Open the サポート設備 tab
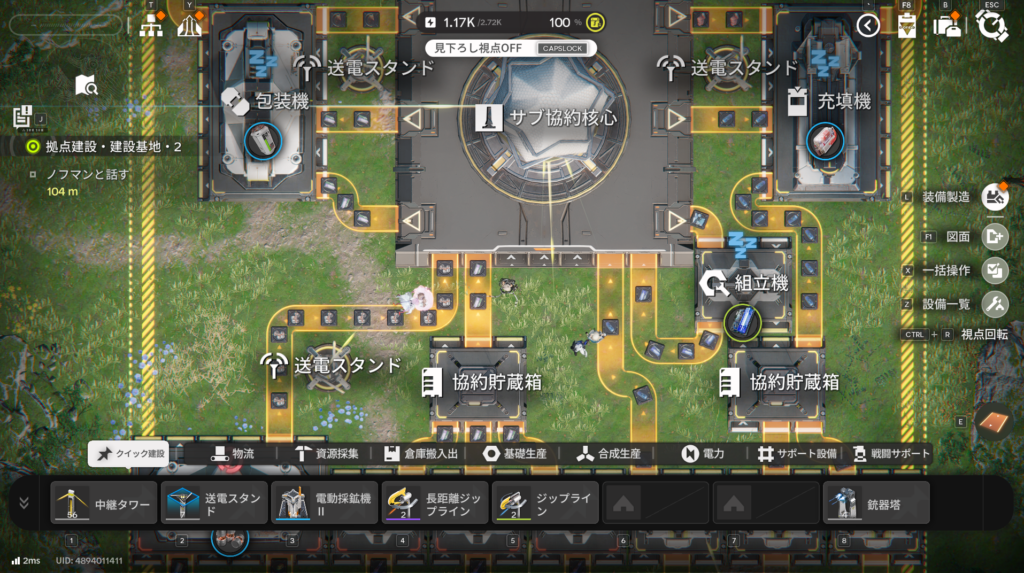 tap(796, 454)
